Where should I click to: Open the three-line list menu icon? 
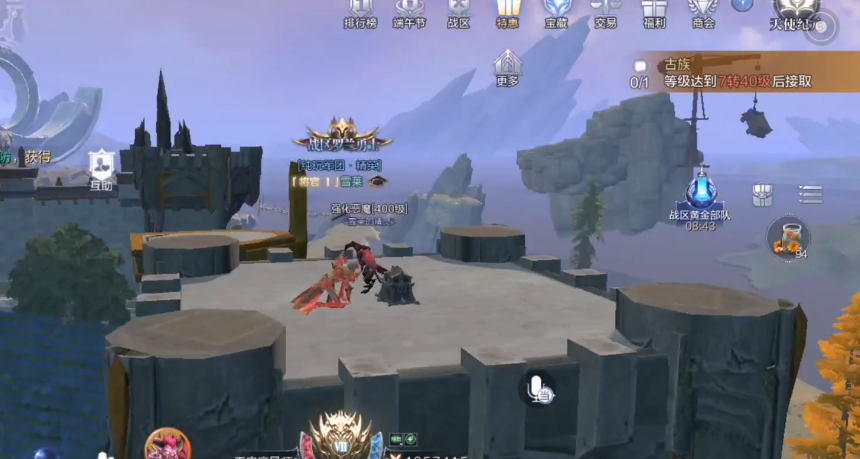click(811, 194)
